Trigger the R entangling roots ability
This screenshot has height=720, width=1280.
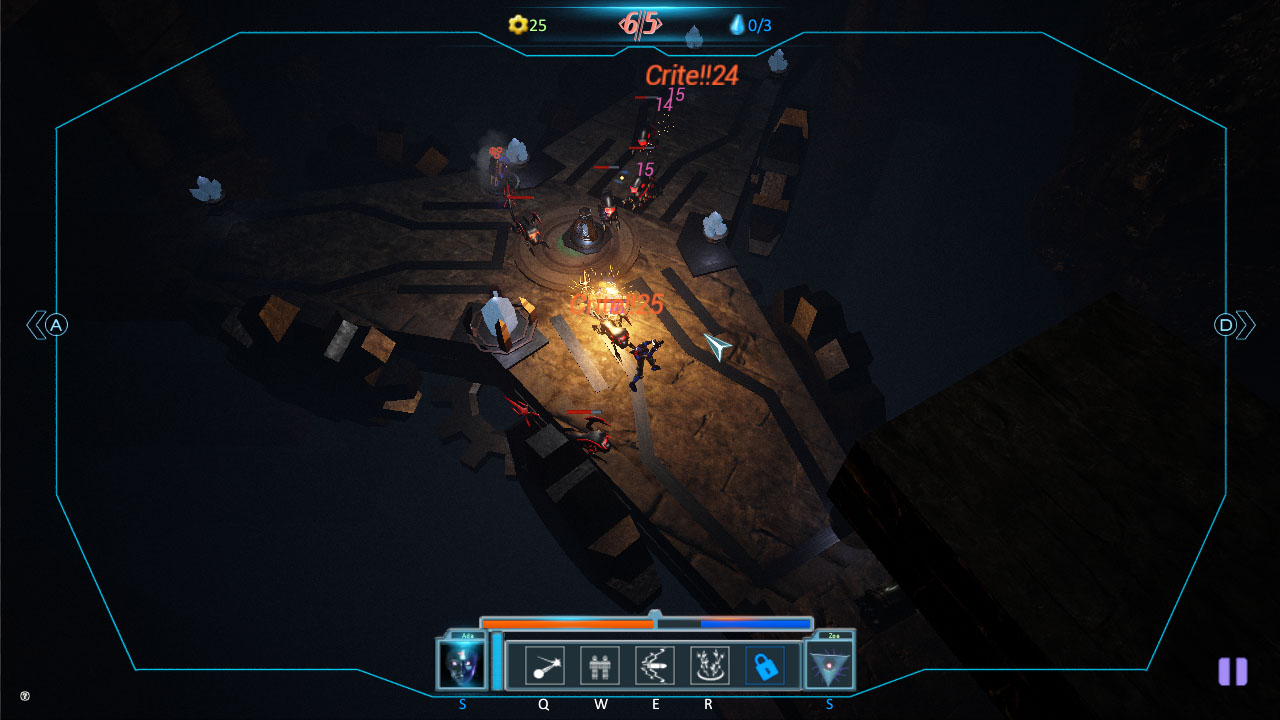tap(711, 664)
